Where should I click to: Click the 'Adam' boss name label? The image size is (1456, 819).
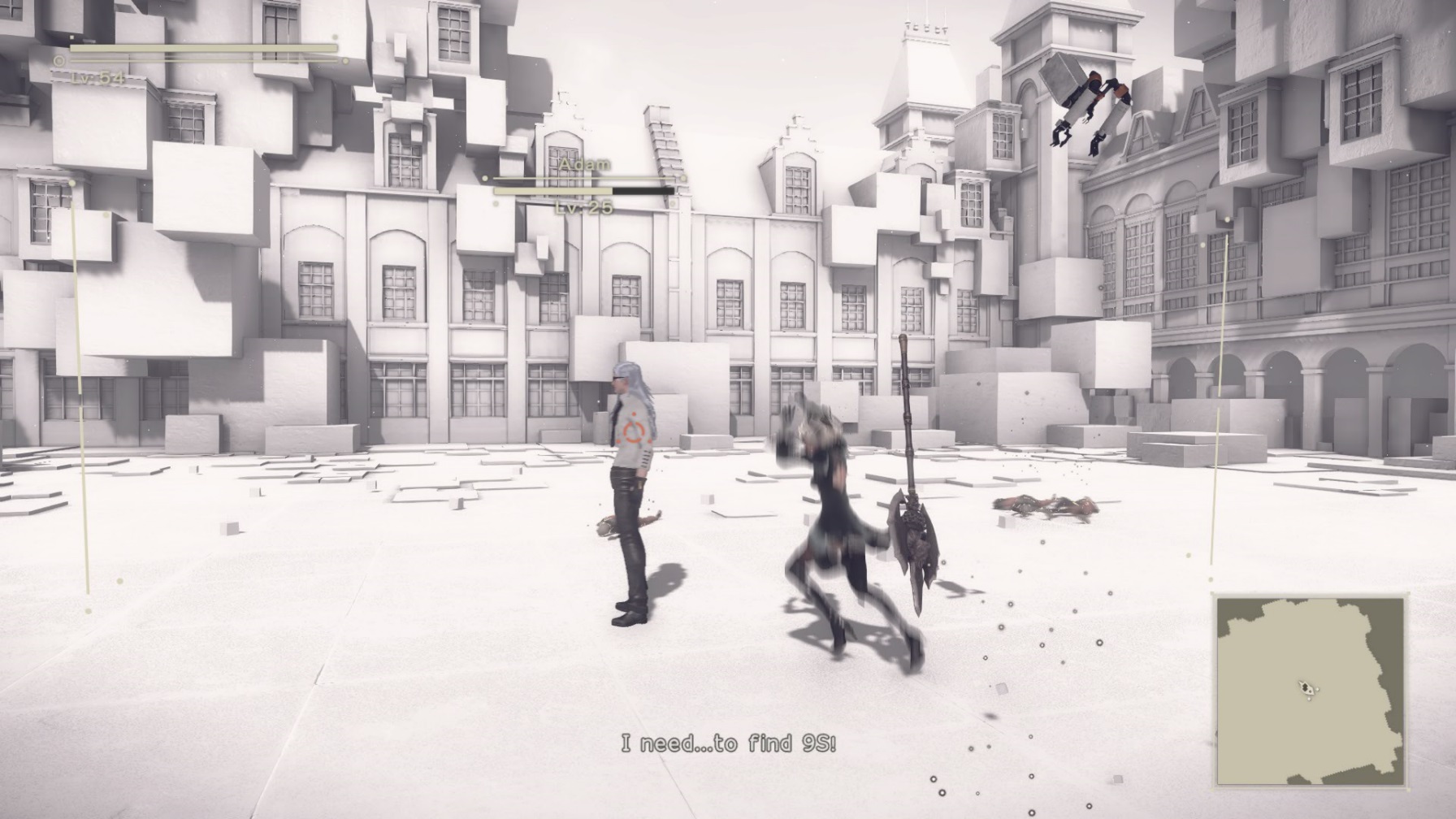click(585, 165)
